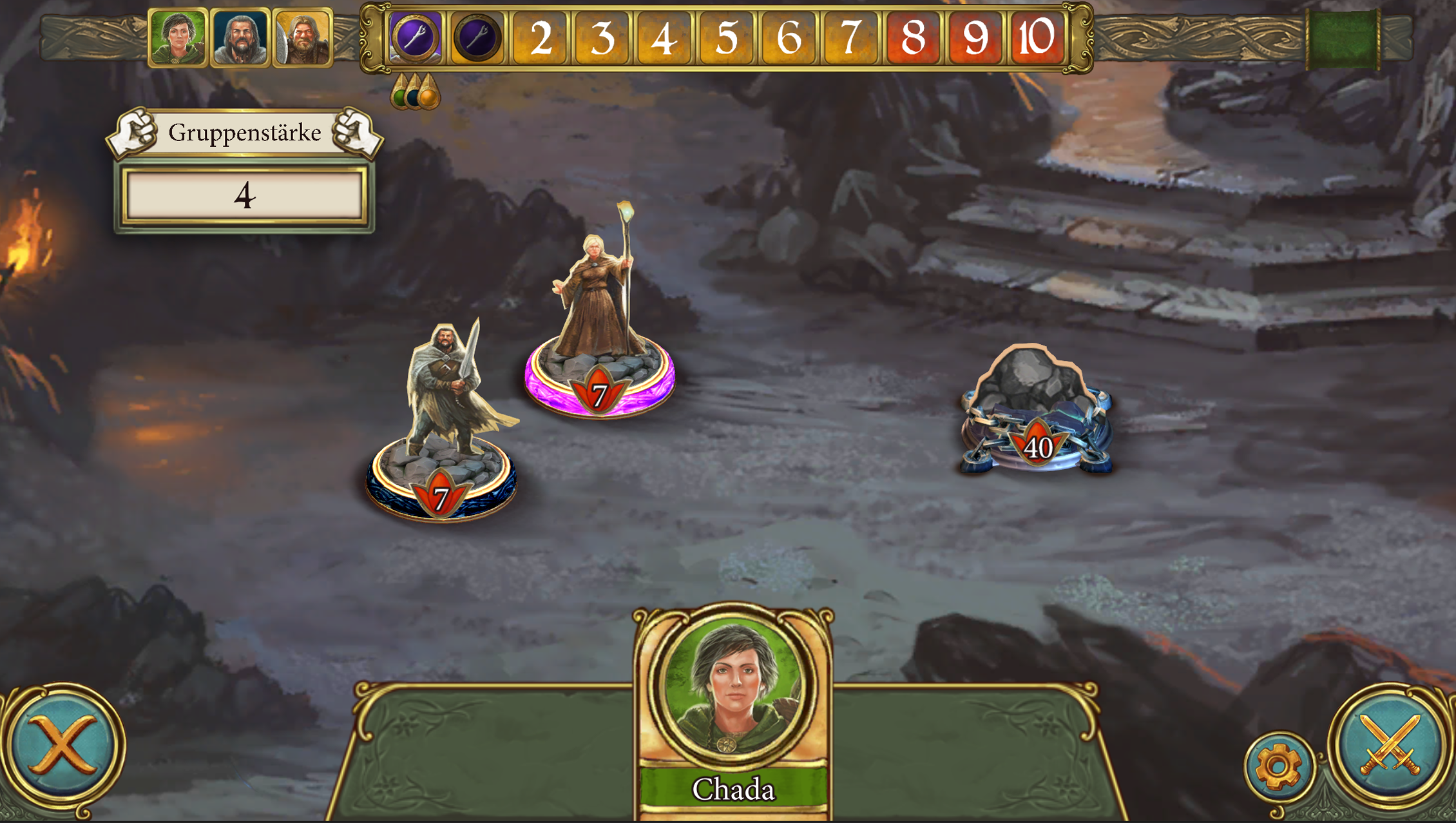Pick the orange-bearded dwarf portrait in the top bar
Screen dimensions: 1456x823
pos(302,37)
